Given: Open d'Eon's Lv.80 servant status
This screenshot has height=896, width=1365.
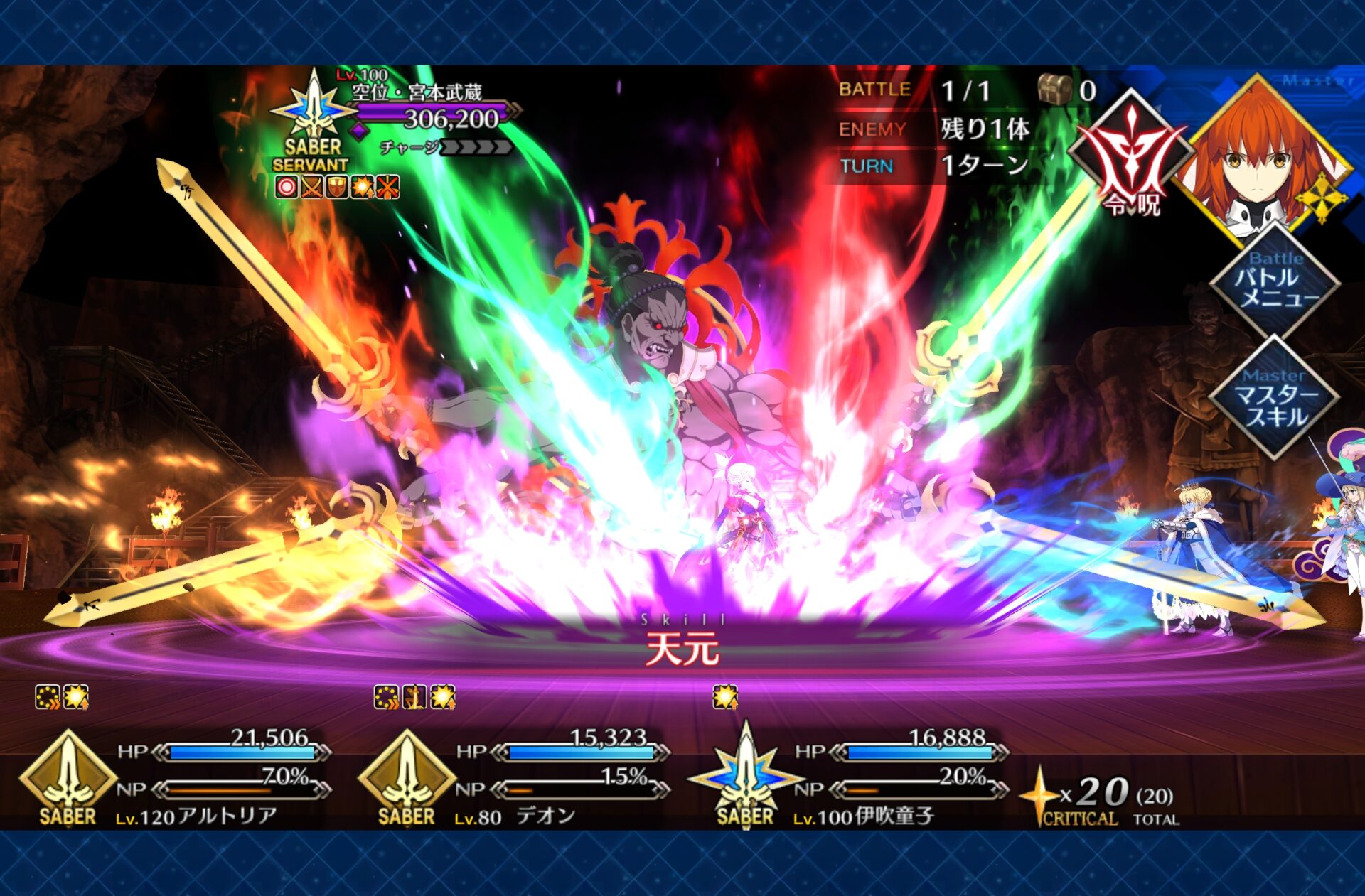Looking at the screenshot, I should [407, 778].
